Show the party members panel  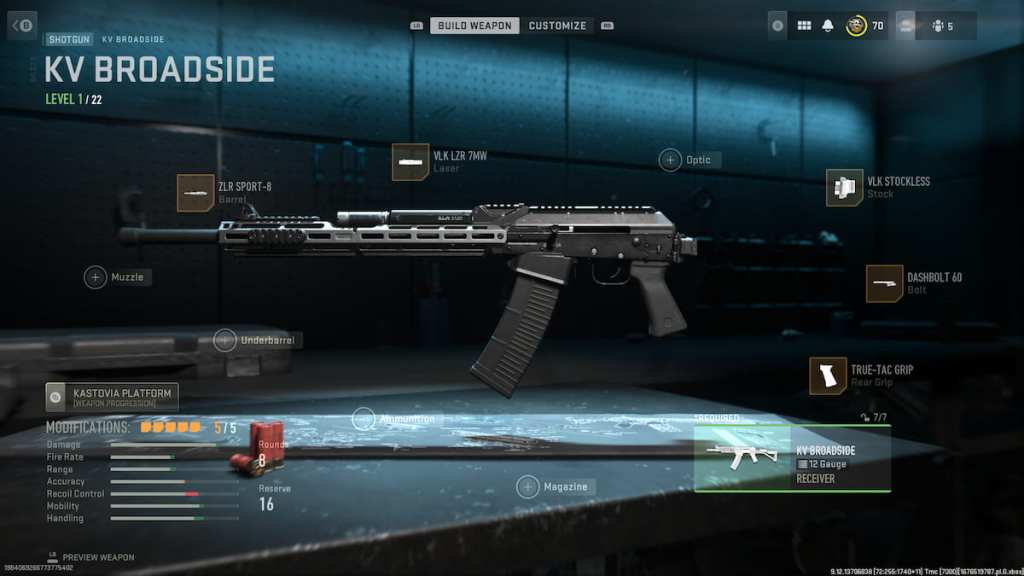940,26
